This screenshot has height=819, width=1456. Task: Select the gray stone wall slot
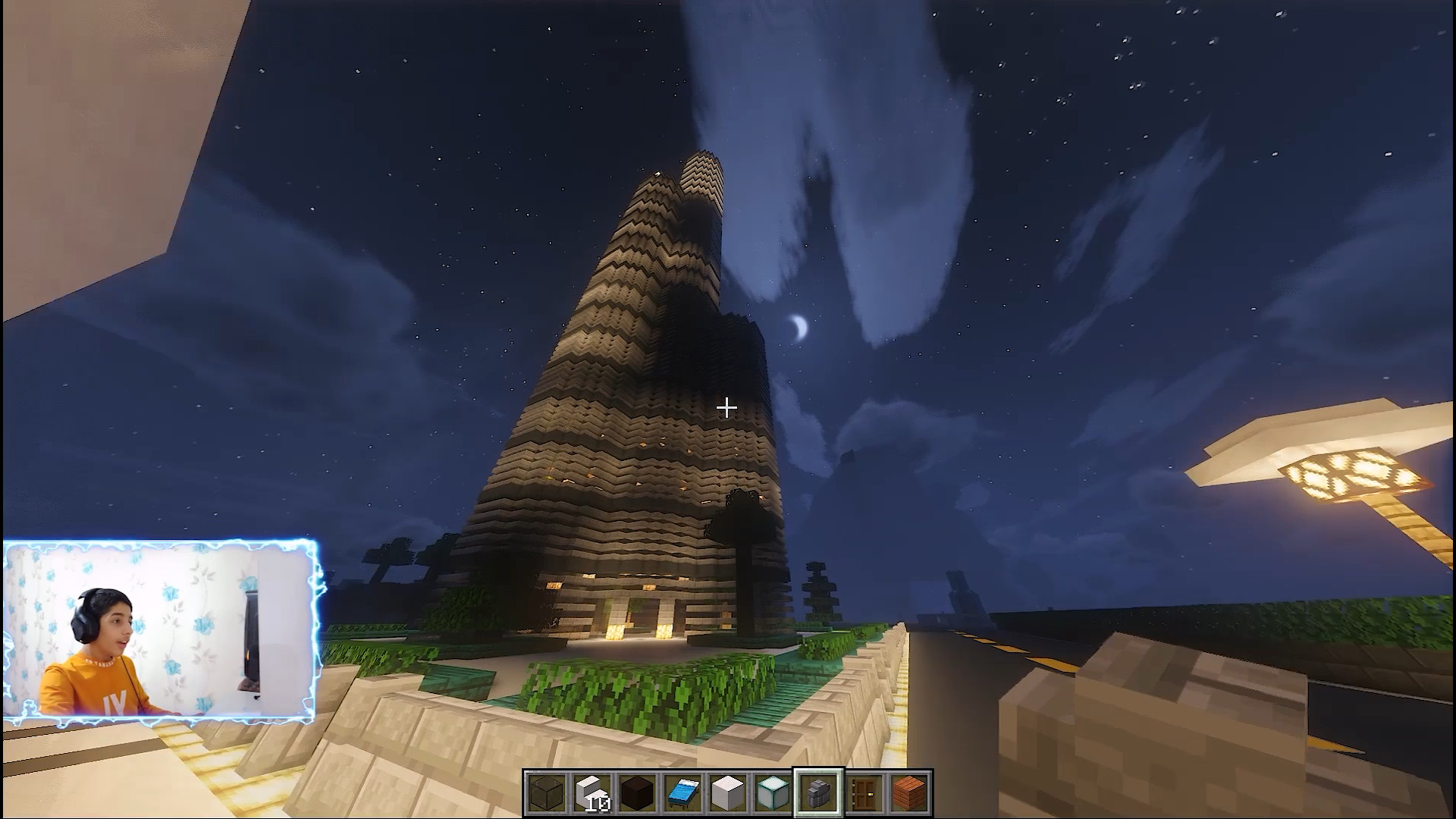[818, 793]
